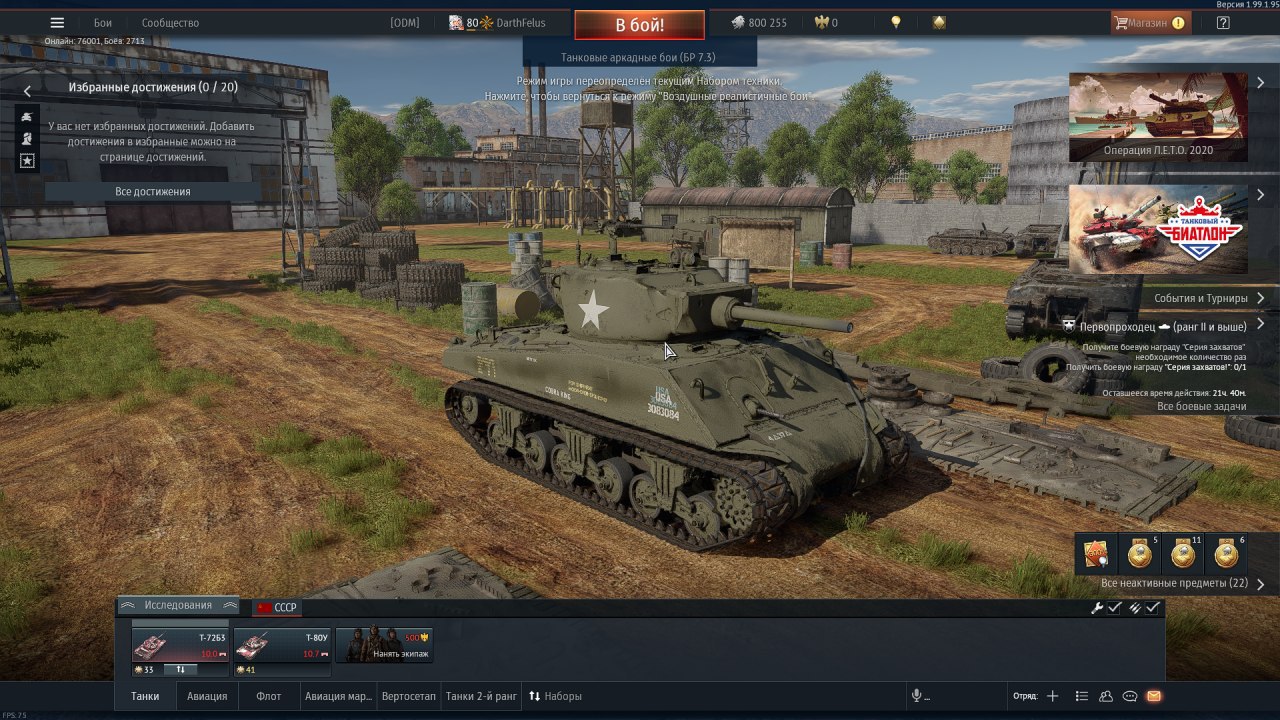Switch to the Авиация tab

[x=207, y=696]
